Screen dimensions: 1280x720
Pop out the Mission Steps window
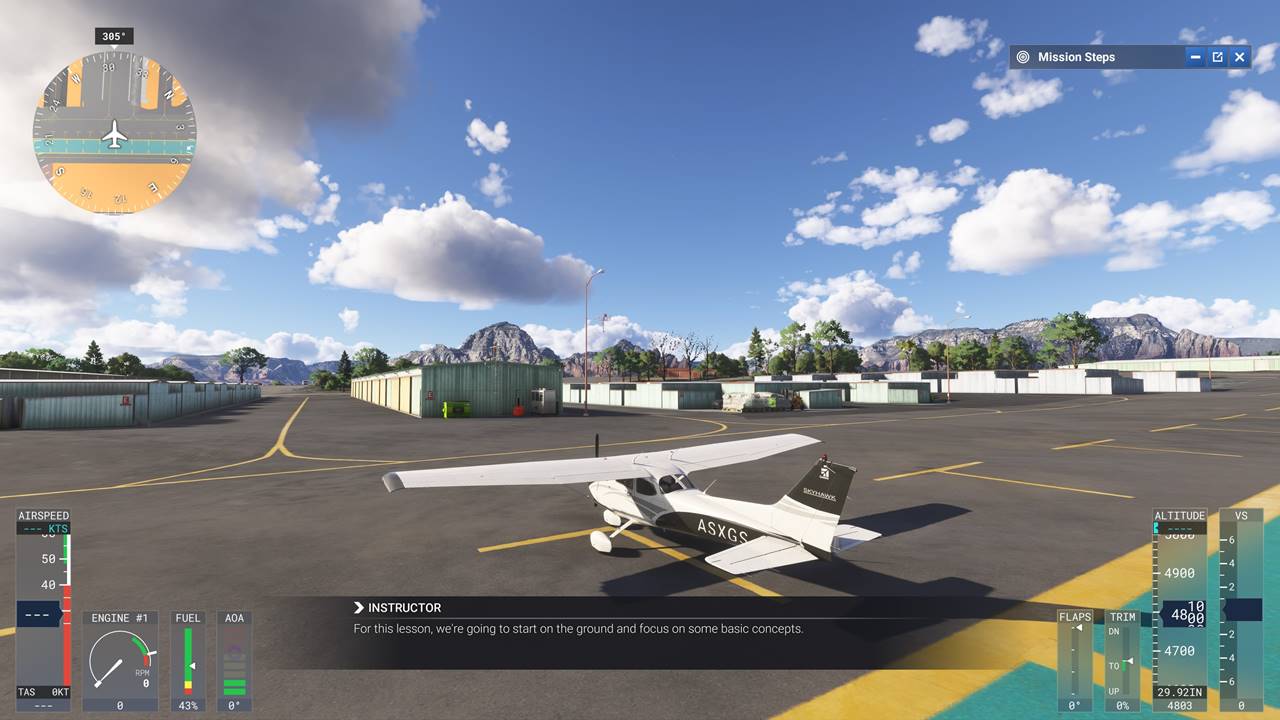coord(1217,57)
